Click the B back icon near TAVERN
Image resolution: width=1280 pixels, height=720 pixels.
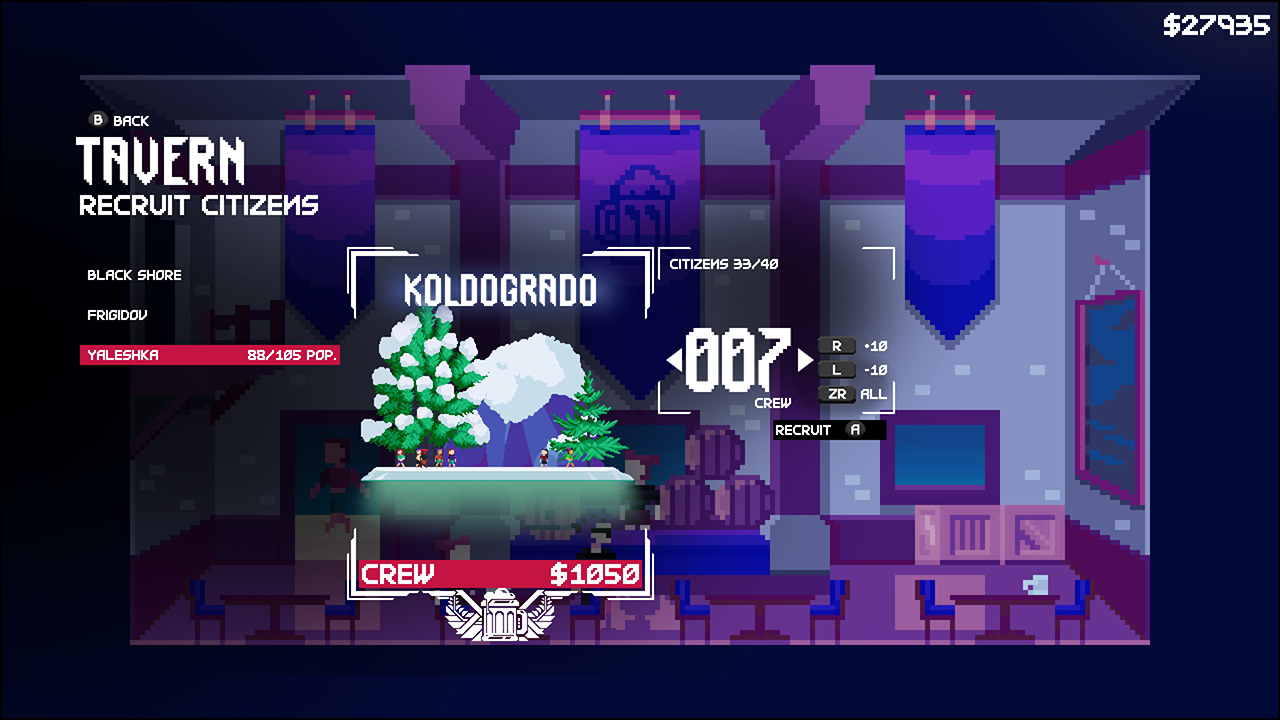97,120
